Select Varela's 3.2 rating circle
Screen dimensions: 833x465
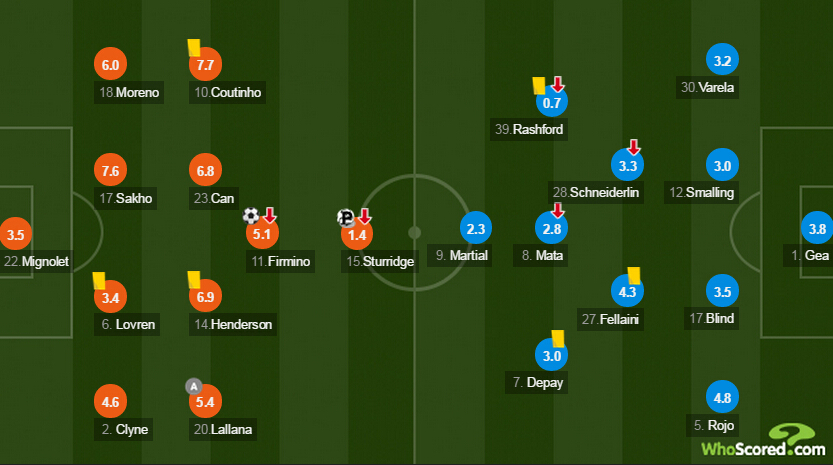click(720, 60)
